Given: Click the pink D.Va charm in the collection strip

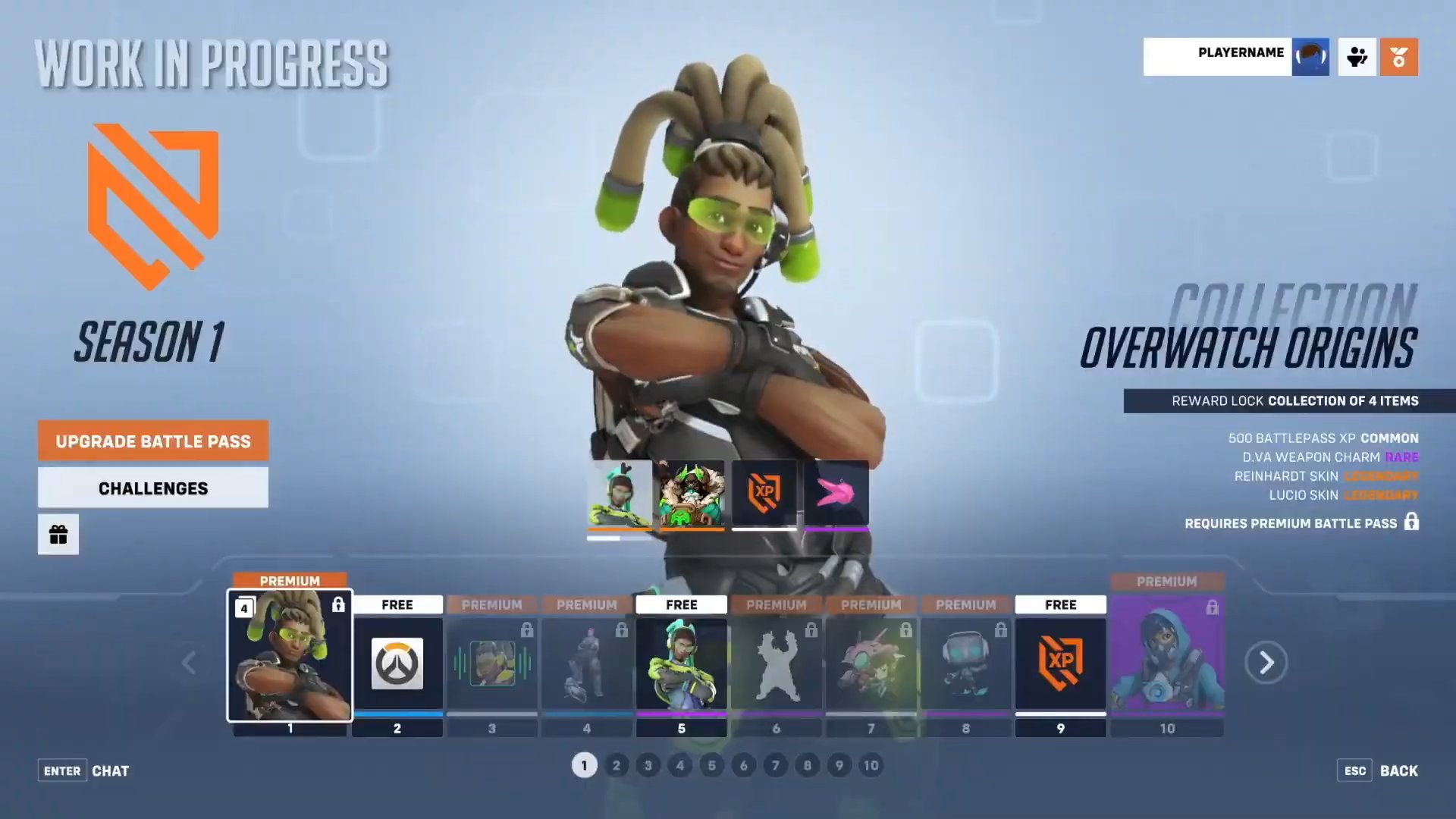Looking at the screenshot, I should (x=835, y=494).
